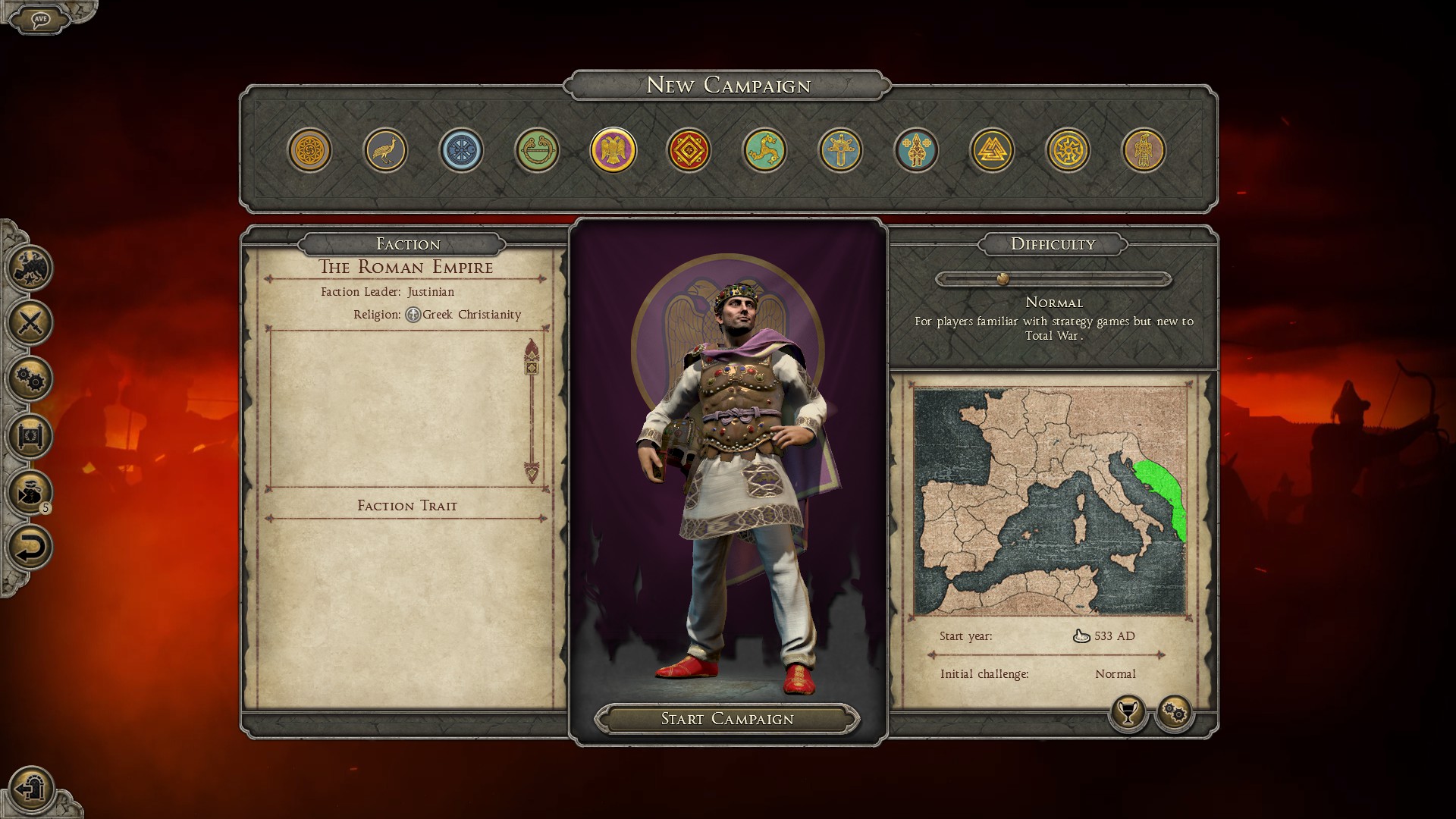This screenshot has height=819, width=1456.
Task: Adjust the difficulty slider handle
Action: click(x=1003, y=279)
